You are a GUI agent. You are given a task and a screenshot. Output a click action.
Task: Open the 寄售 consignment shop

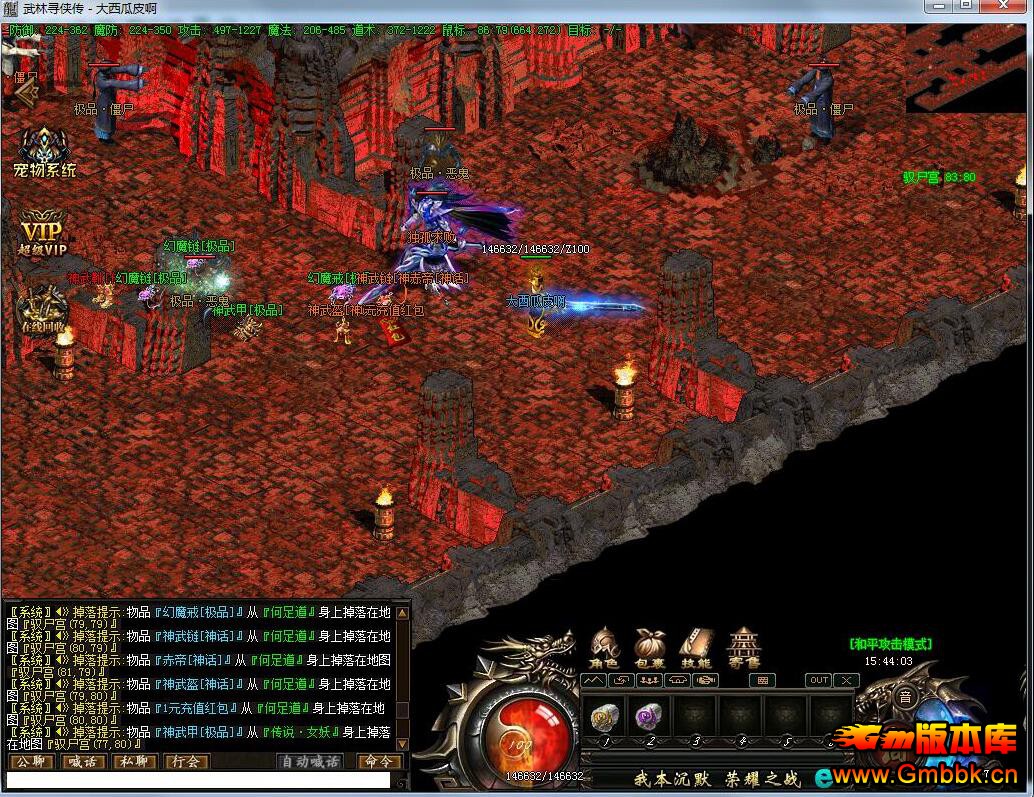coord(743,647)
